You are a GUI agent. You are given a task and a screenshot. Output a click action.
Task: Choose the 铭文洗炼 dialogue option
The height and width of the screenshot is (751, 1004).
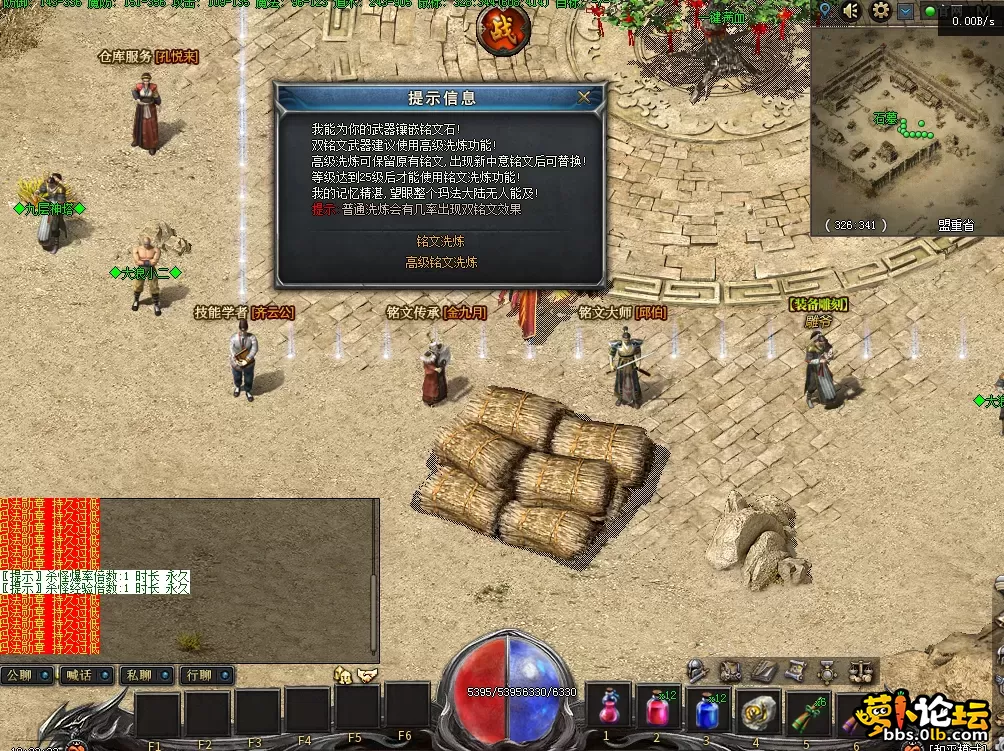click(441, 241)
